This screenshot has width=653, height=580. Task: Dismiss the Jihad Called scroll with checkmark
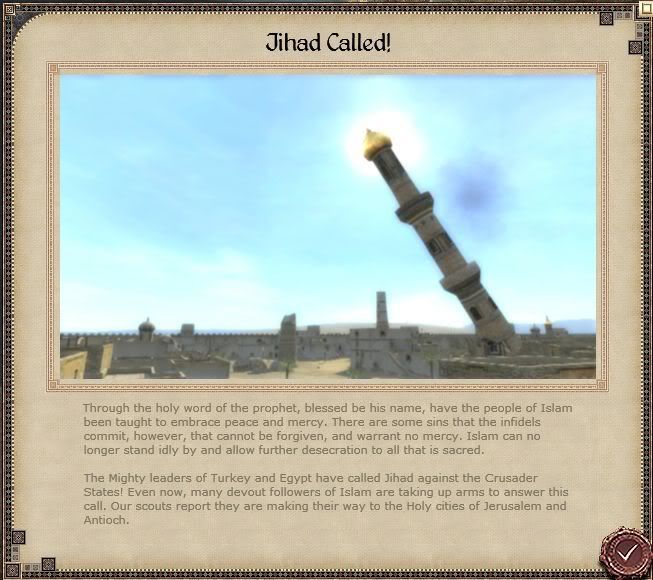[x=627, y=552]
